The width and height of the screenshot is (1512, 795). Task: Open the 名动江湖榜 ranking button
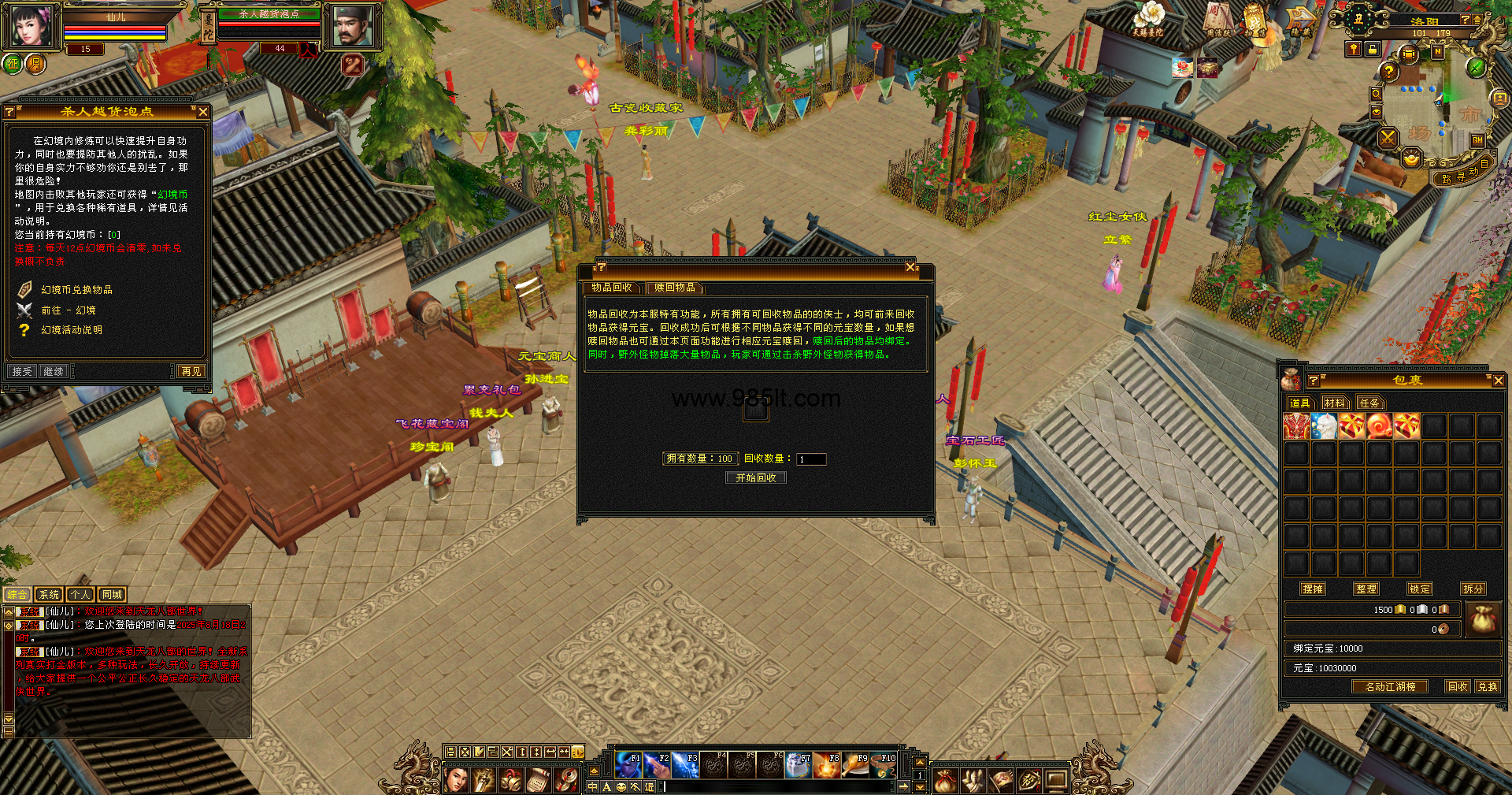1390,686
